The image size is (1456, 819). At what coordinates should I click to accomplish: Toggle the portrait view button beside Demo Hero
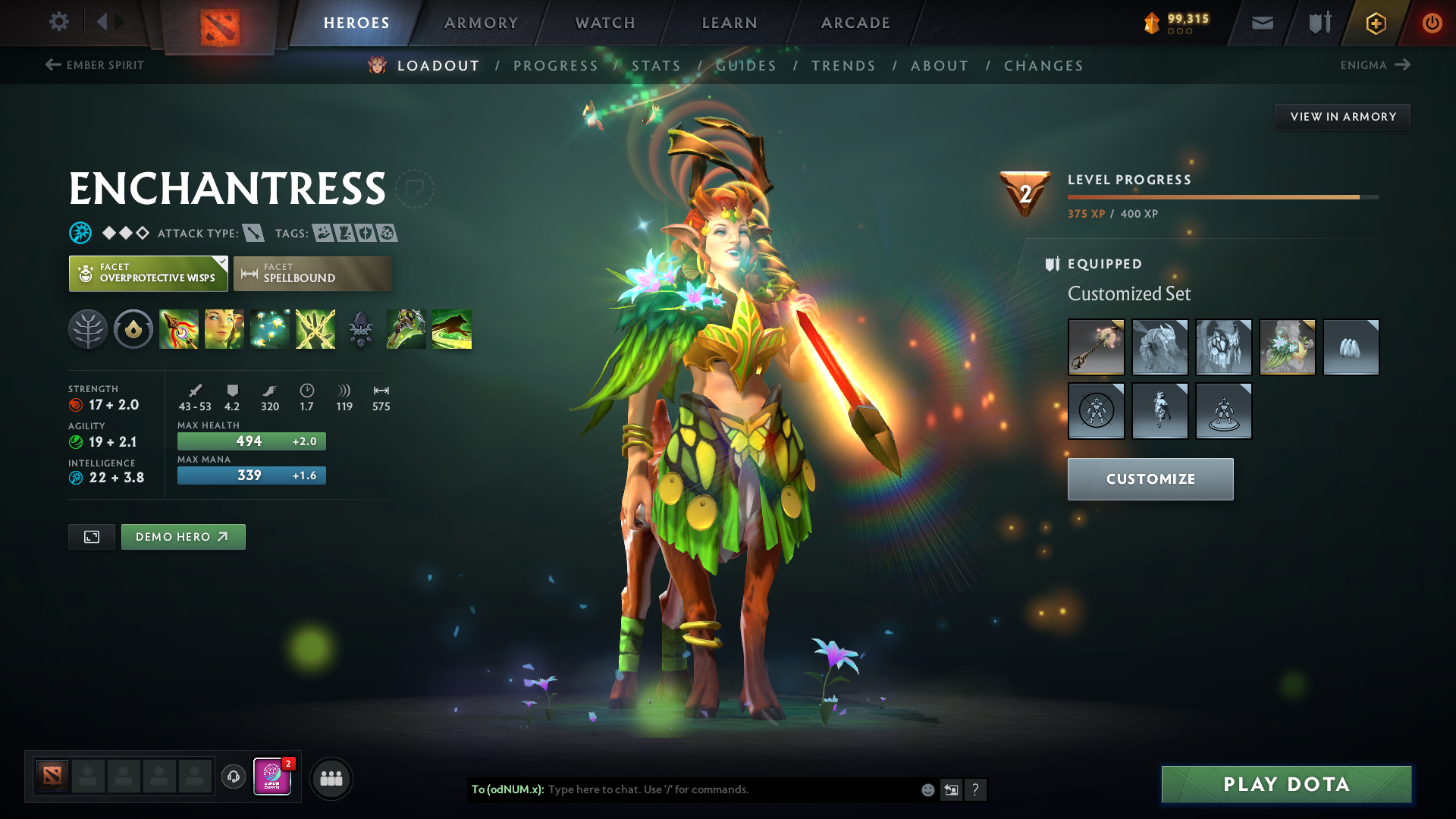pos(91,536)
